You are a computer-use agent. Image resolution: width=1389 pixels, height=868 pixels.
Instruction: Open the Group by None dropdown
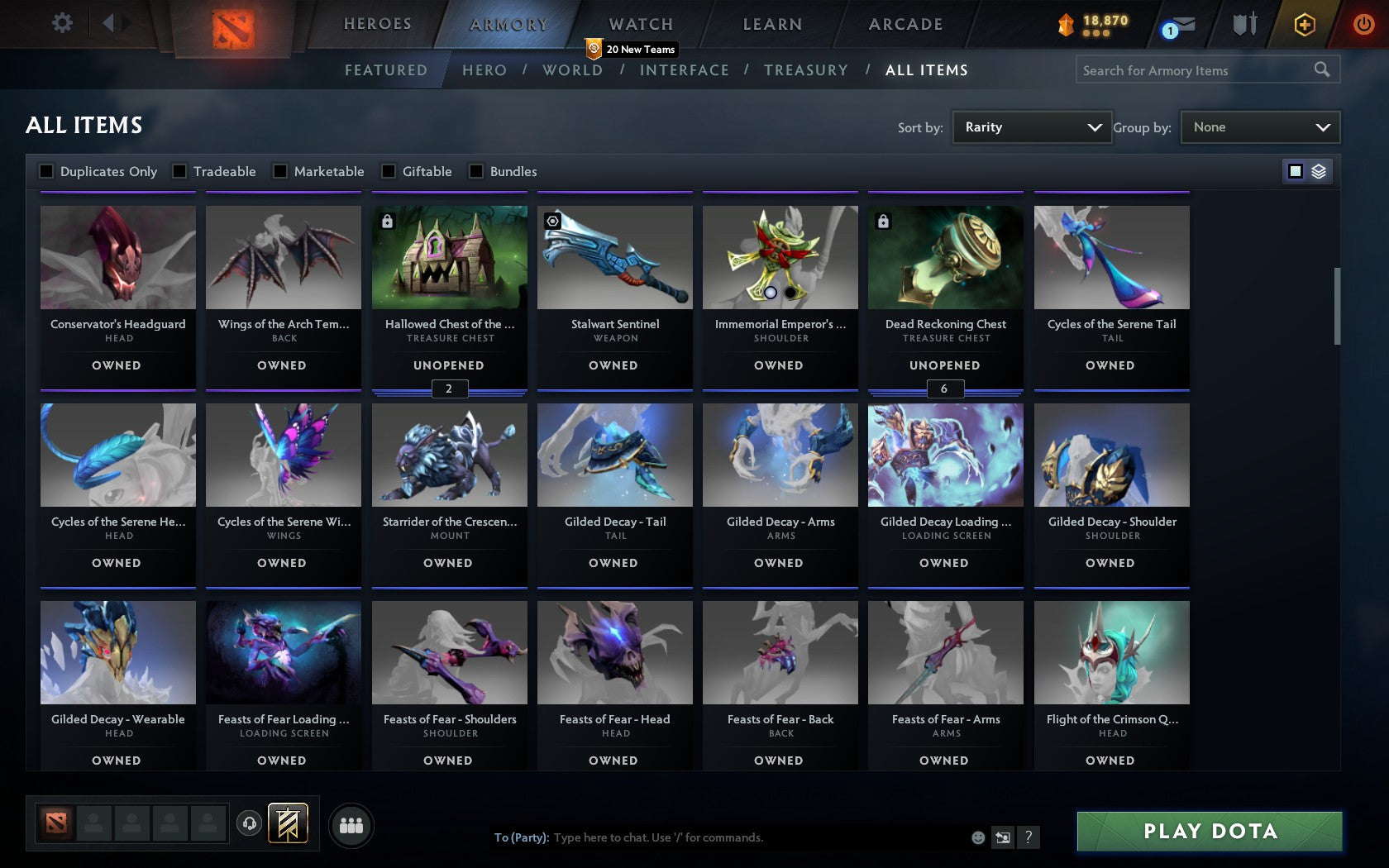click(x=1259, y=126)
